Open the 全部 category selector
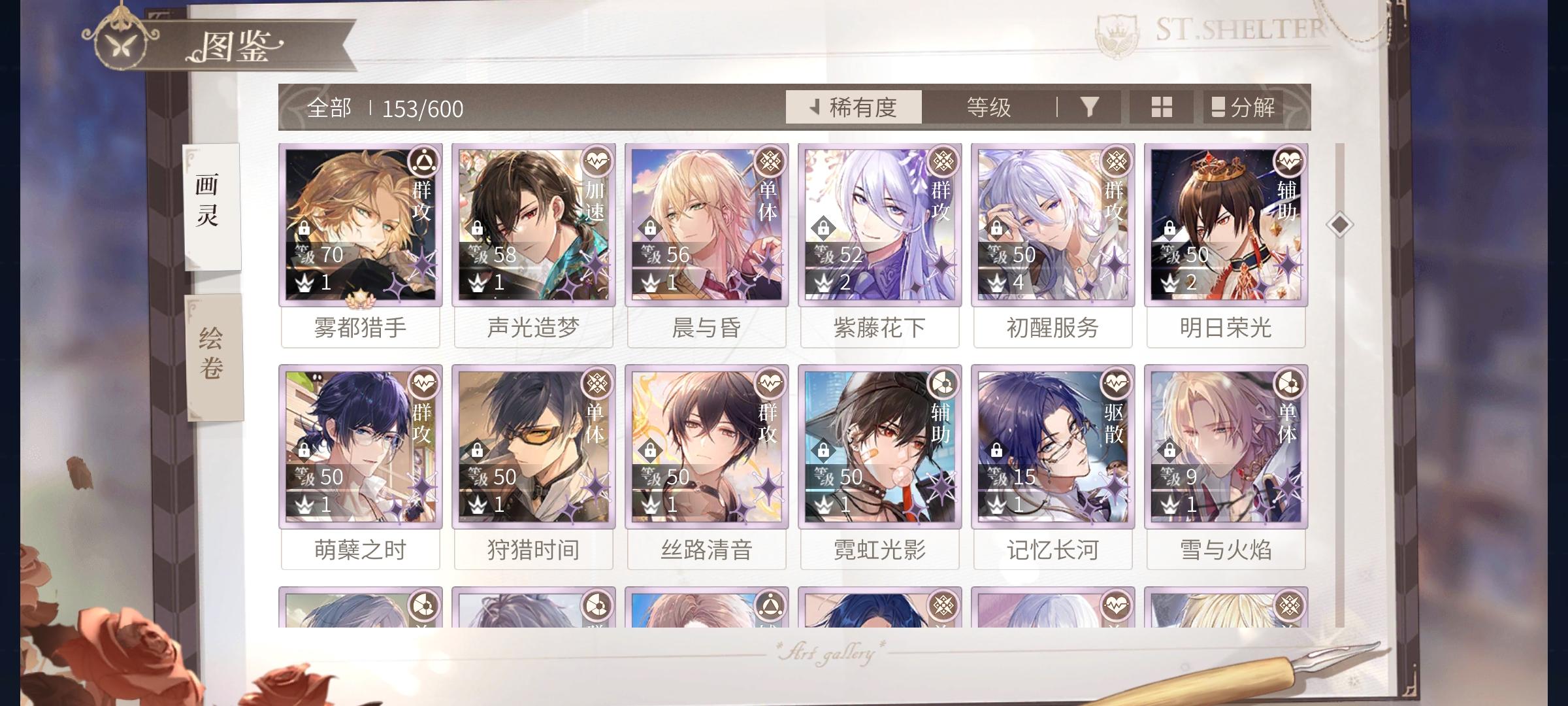Screen dimensions: 1568x706 pyautogui.click(x=330, y=107)
